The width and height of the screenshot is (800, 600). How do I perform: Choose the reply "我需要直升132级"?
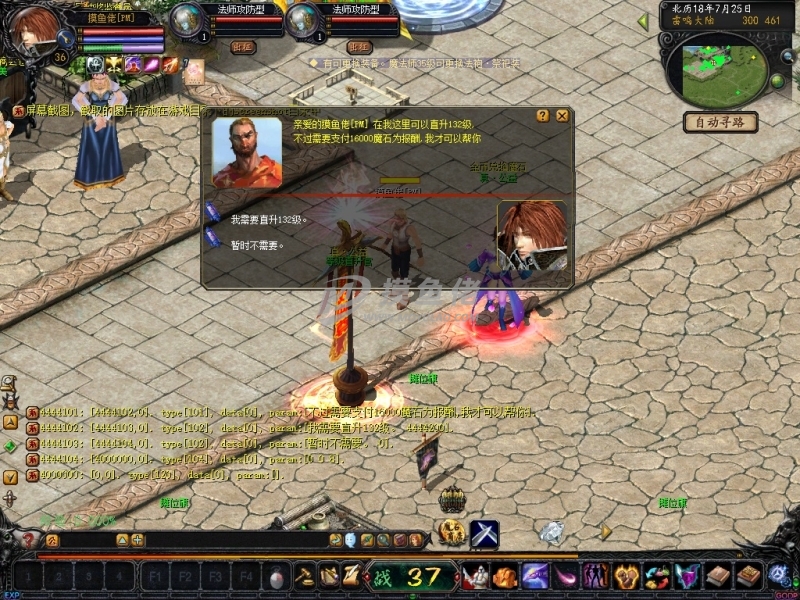click(268, 219)
